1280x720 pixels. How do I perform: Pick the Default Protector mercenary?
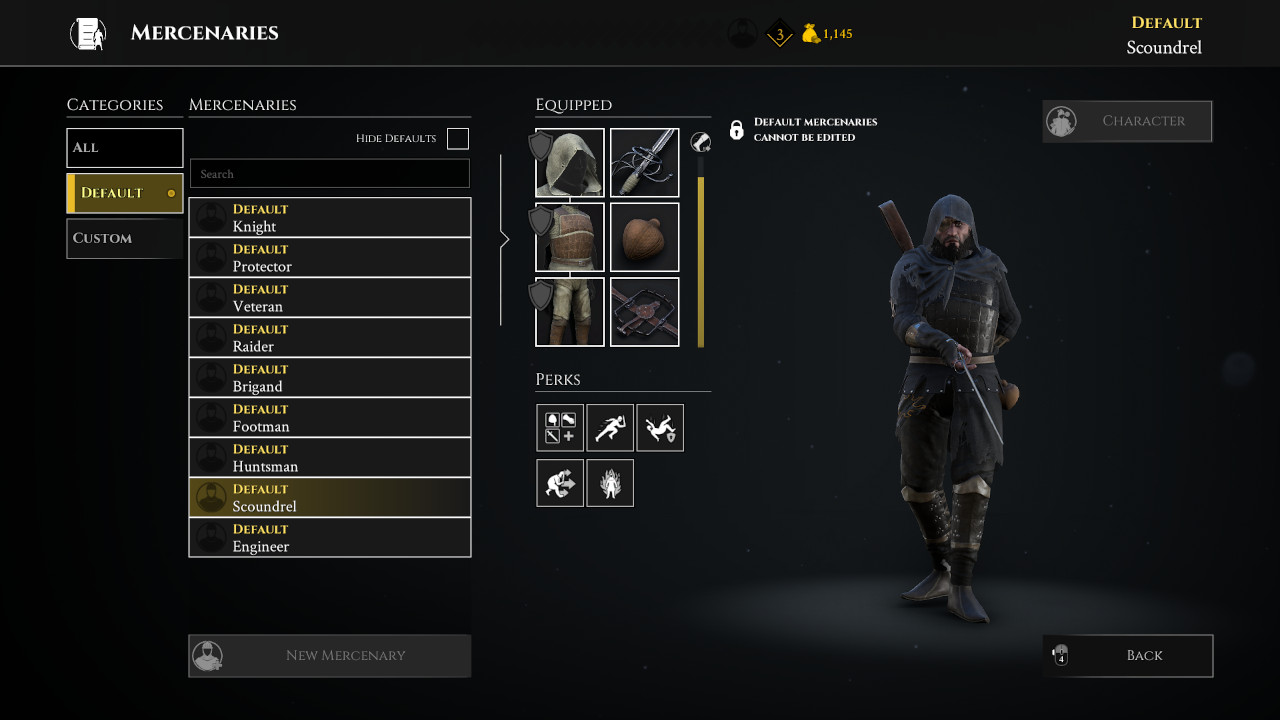(x=330, y=258)
